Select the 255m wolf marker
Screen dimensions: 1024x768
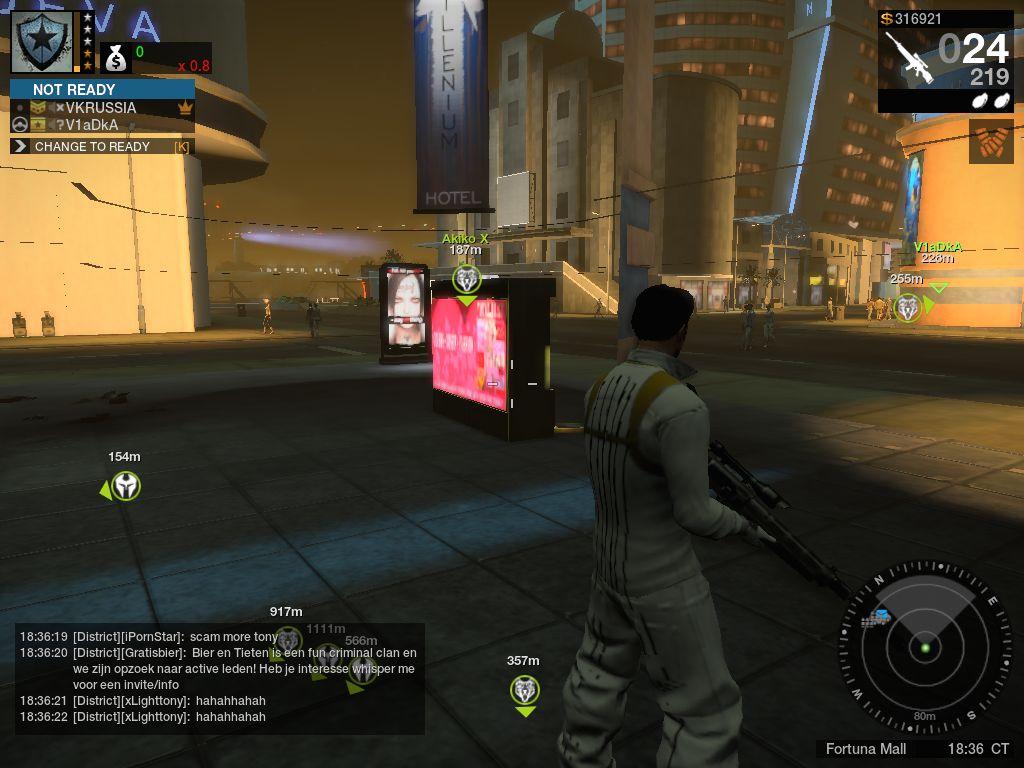[x=907, y=307]
